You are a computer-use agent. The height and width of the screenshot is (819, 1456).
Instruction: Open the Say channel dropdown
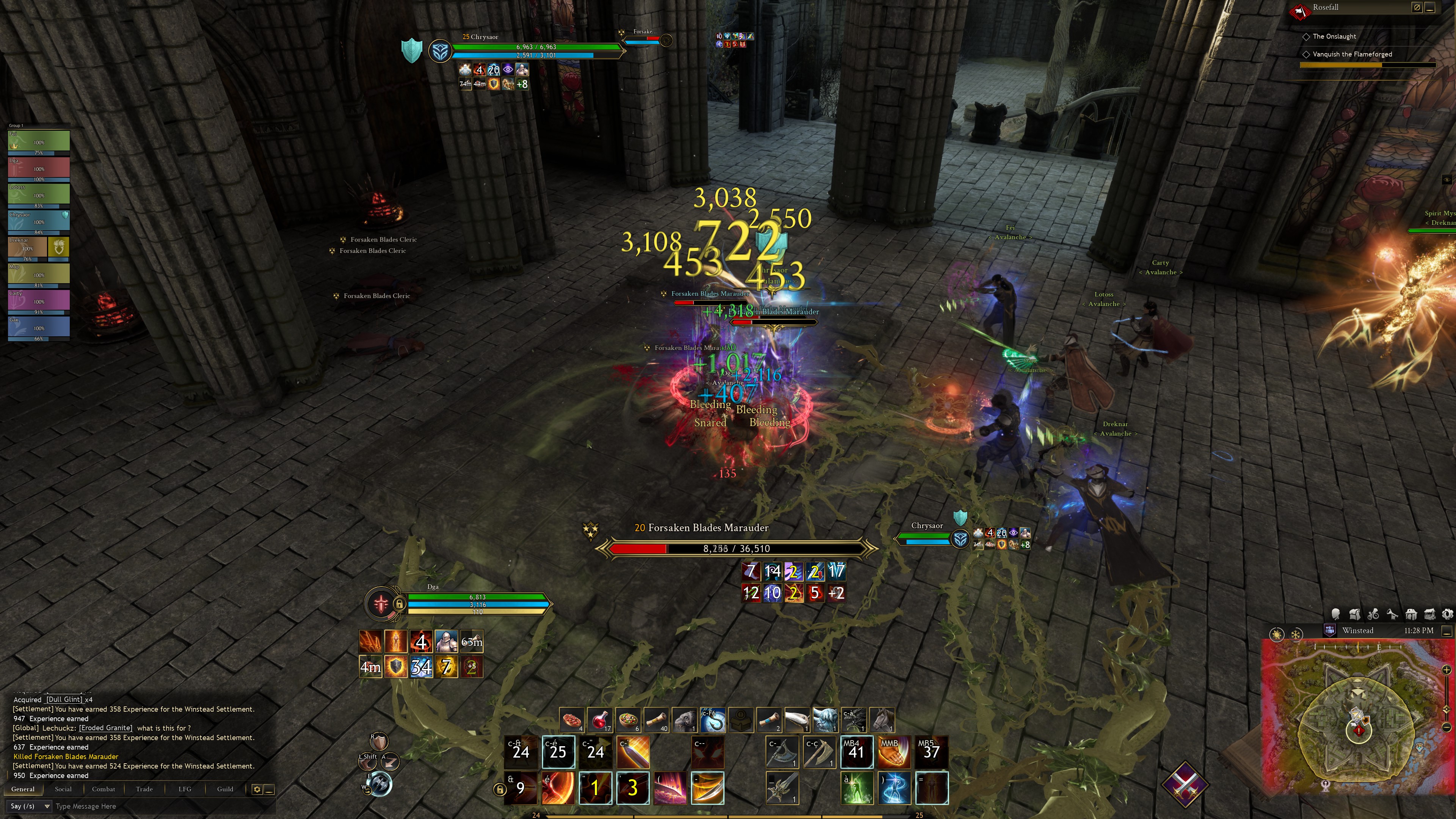click(x=30, y=806)
